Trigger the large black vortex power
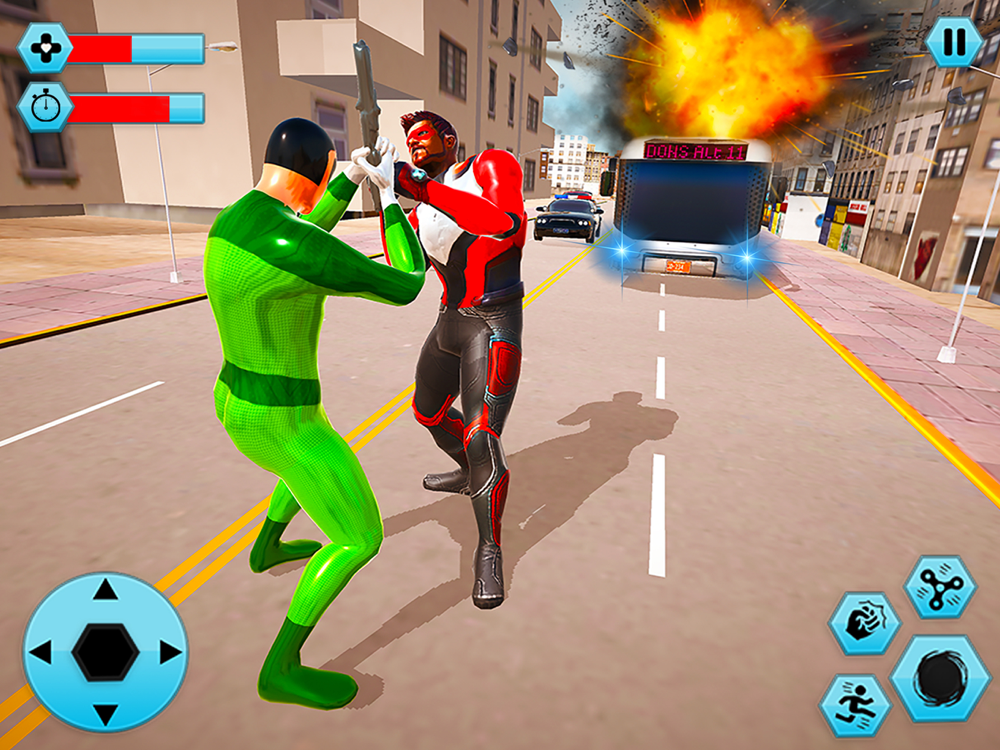This screenshot has height=750, width=1000. pos(940,678)
